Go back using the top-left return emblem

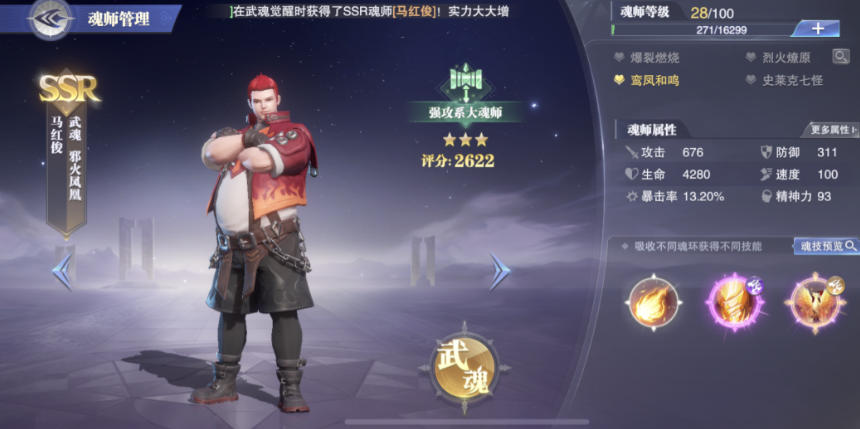(50, 18)
